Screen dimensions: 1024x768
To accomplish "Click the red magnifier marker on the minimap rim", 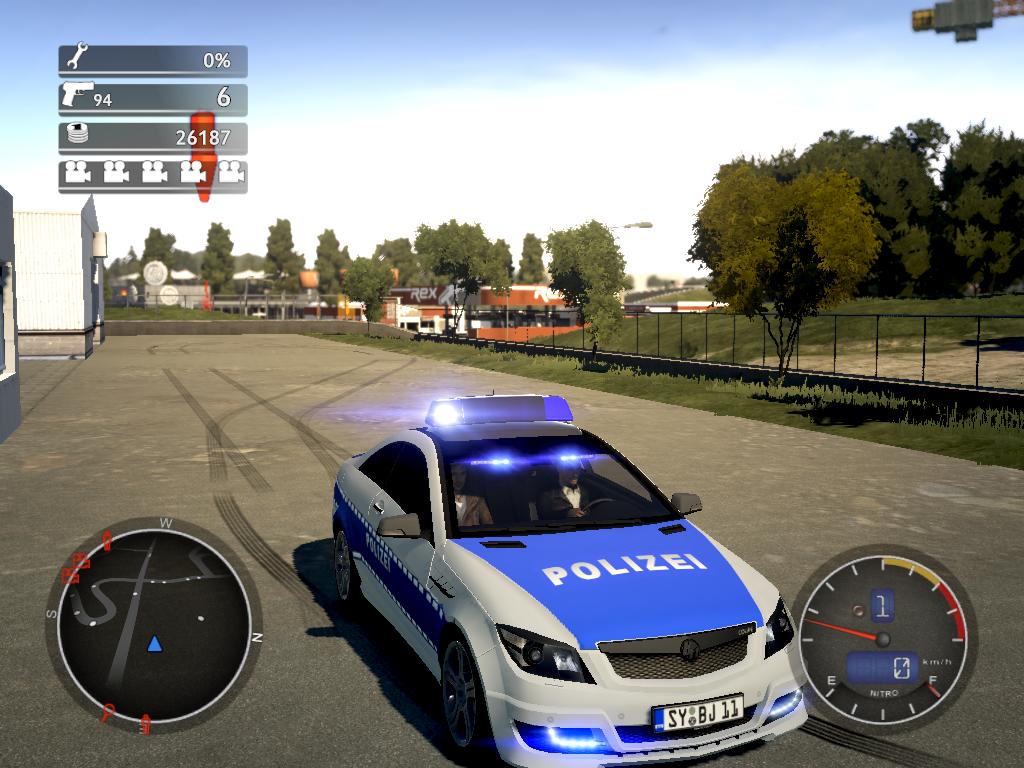I will click(109, 712).
